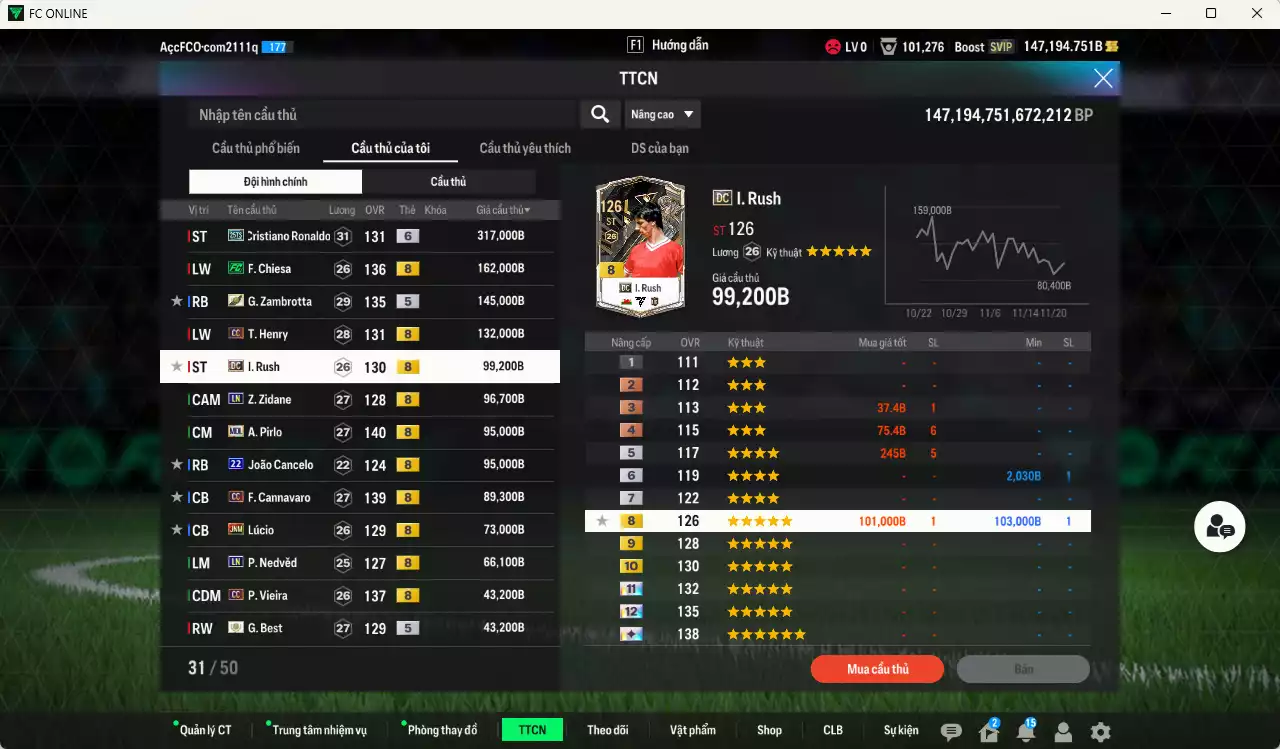Click the red LV 0 level icon
The height and width of the screenshot is (749, 1280).
tap(835, 45)
